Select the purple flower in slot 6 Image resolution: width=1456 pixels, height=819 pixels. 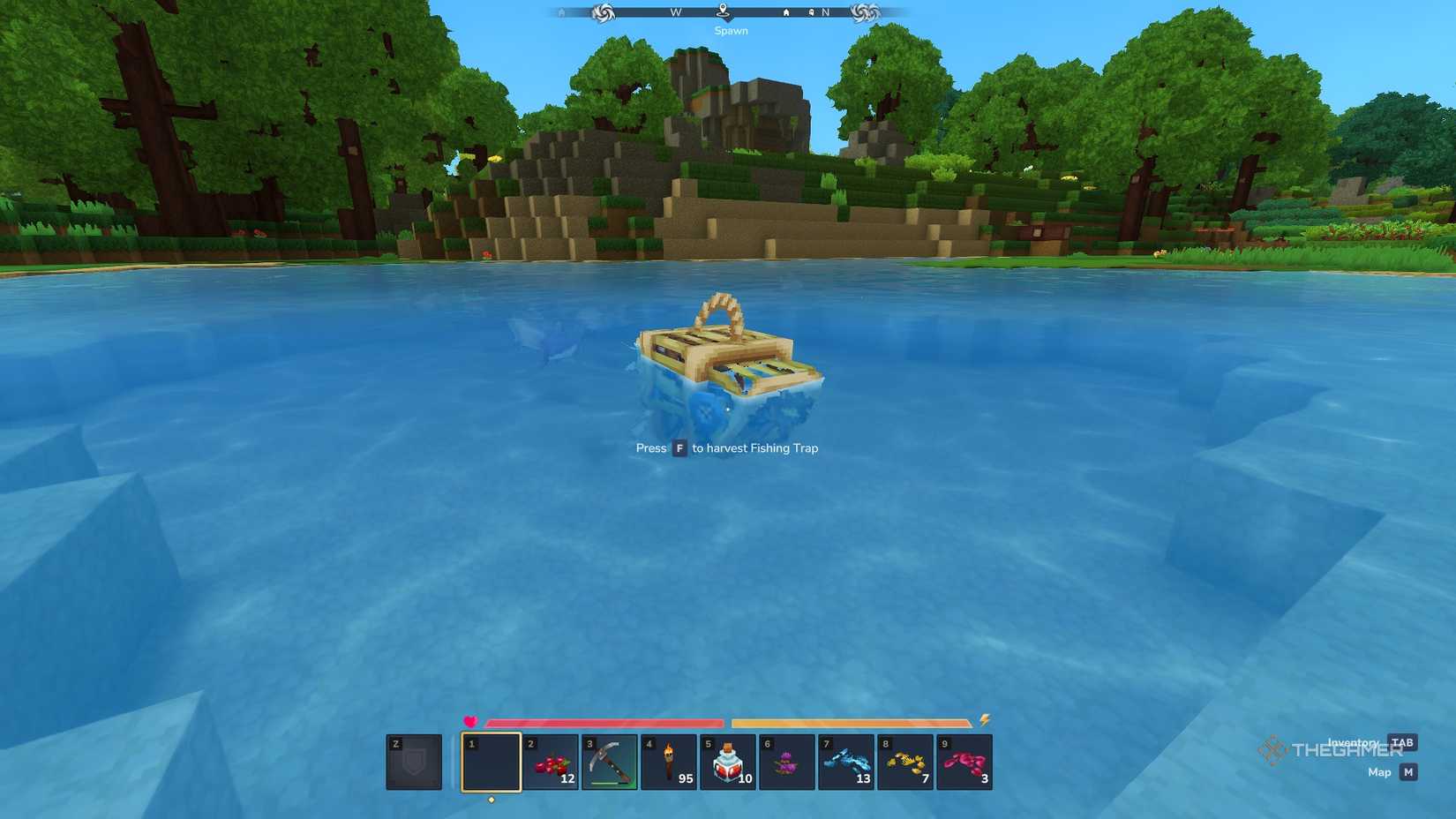point(787,763)
